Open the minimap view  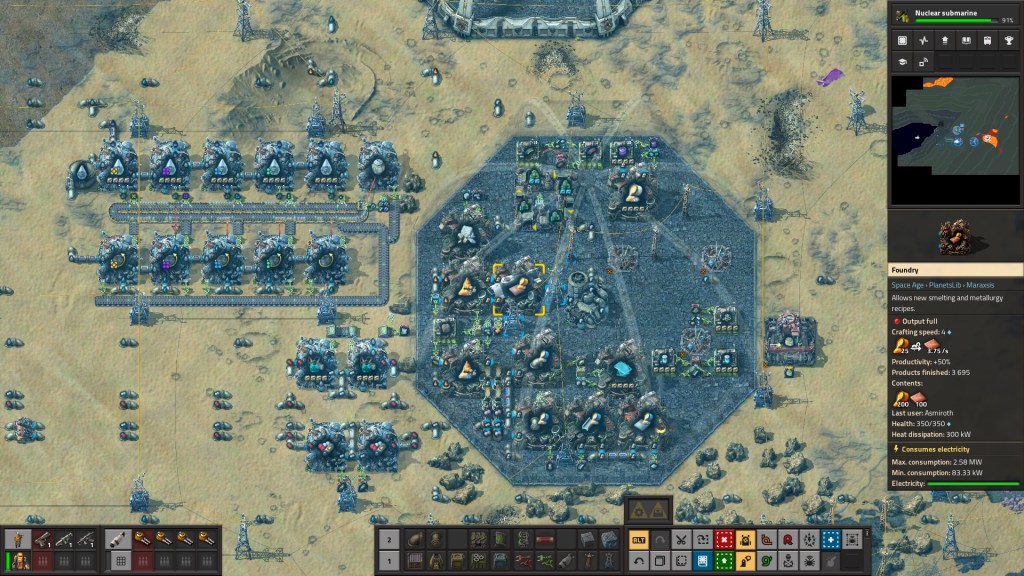point(955,141)
